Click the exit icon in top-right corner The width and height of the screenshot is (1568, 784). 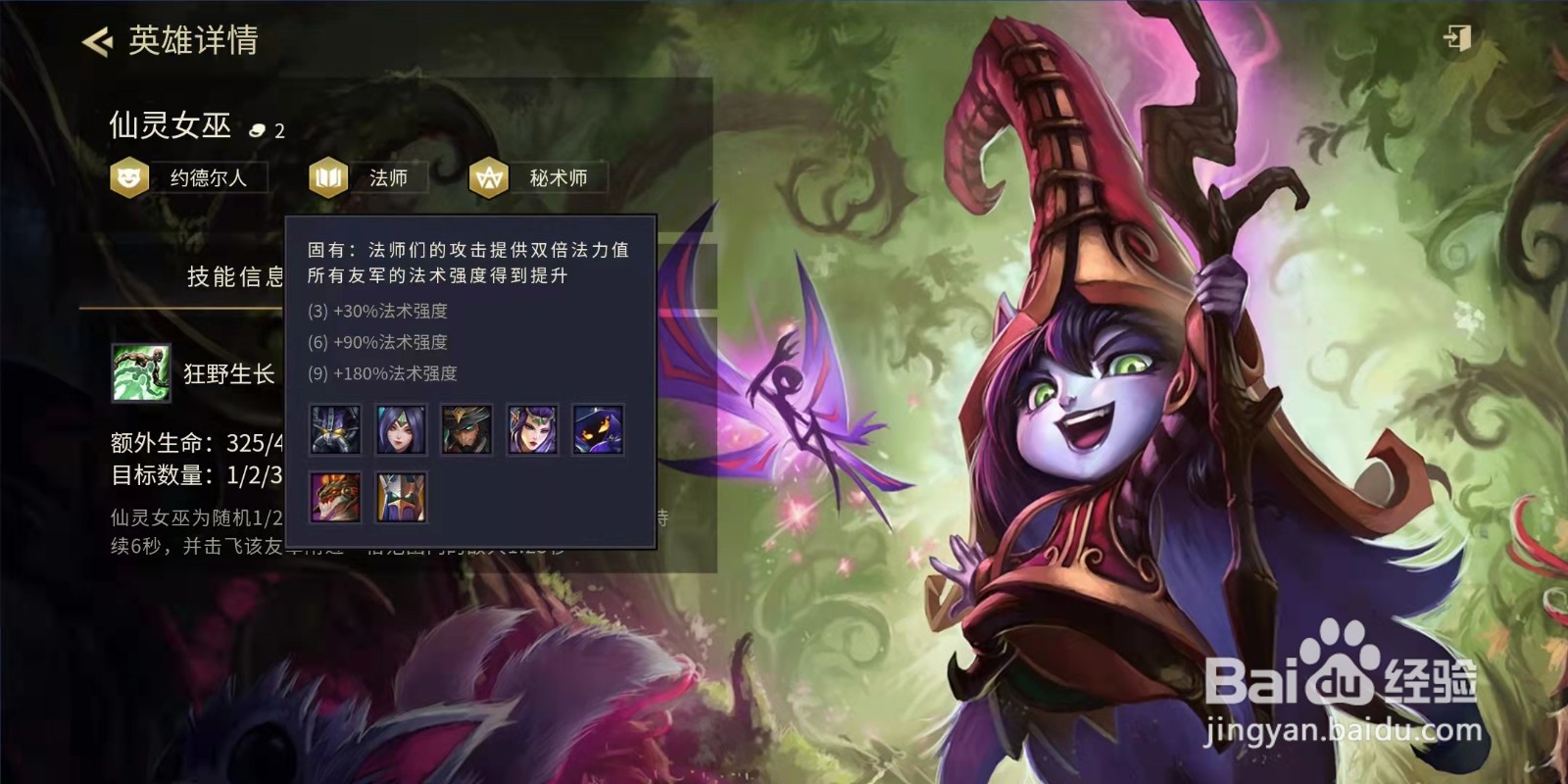pyautogui.click(x=1456, y=35)
